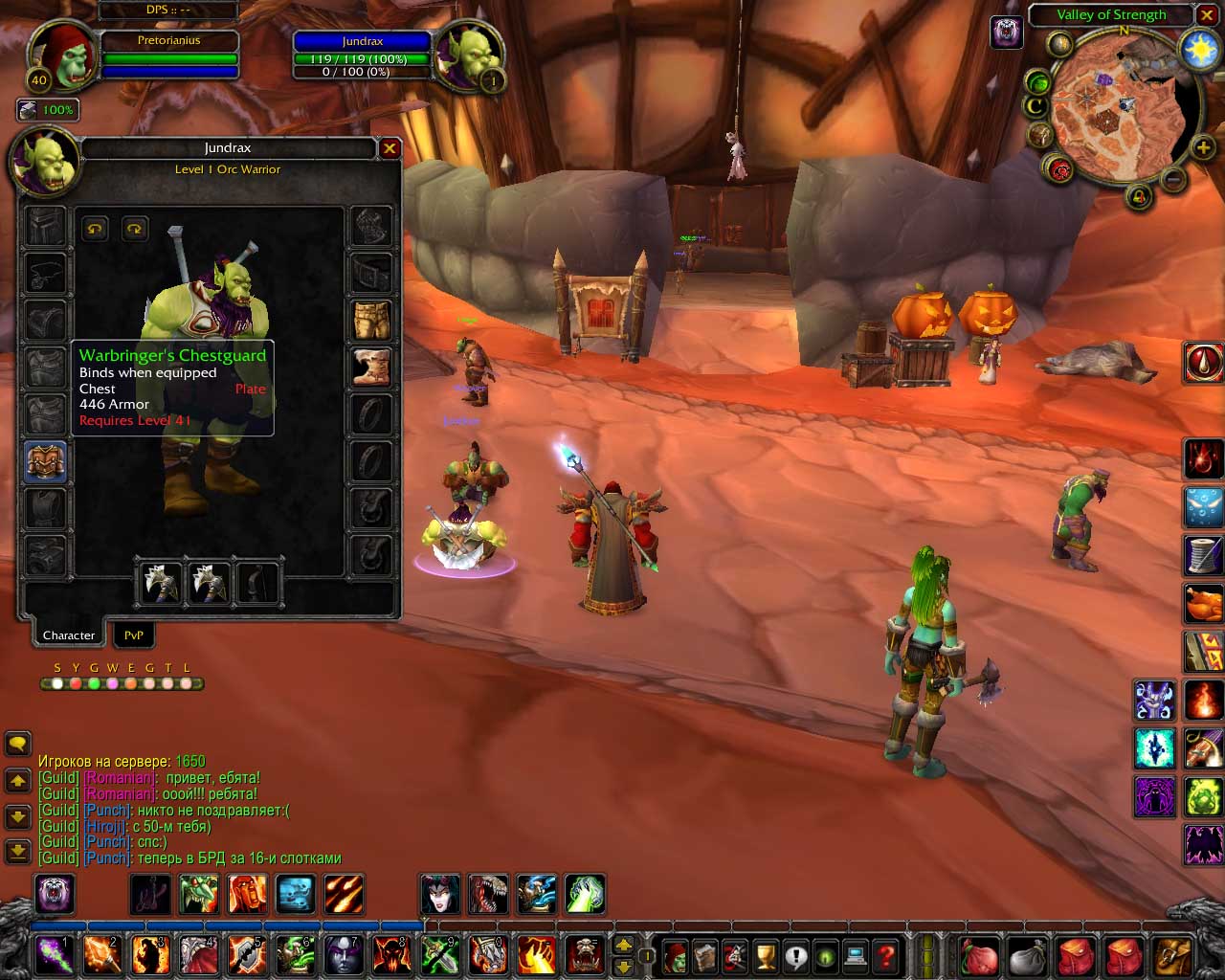Rotate the inspected character model left
The height and width of the screenshot is (980, 1225).
tap(95, 229)
